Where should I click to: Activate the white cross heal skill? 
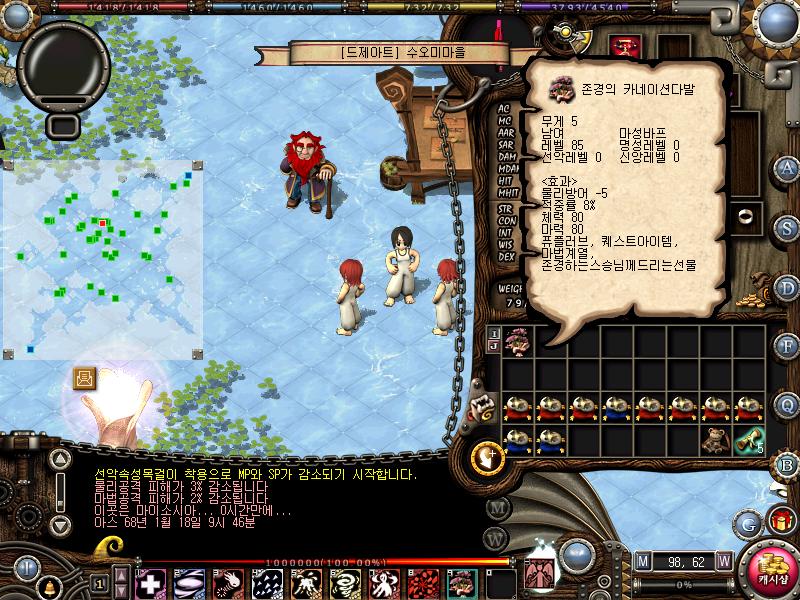point(150,583)
